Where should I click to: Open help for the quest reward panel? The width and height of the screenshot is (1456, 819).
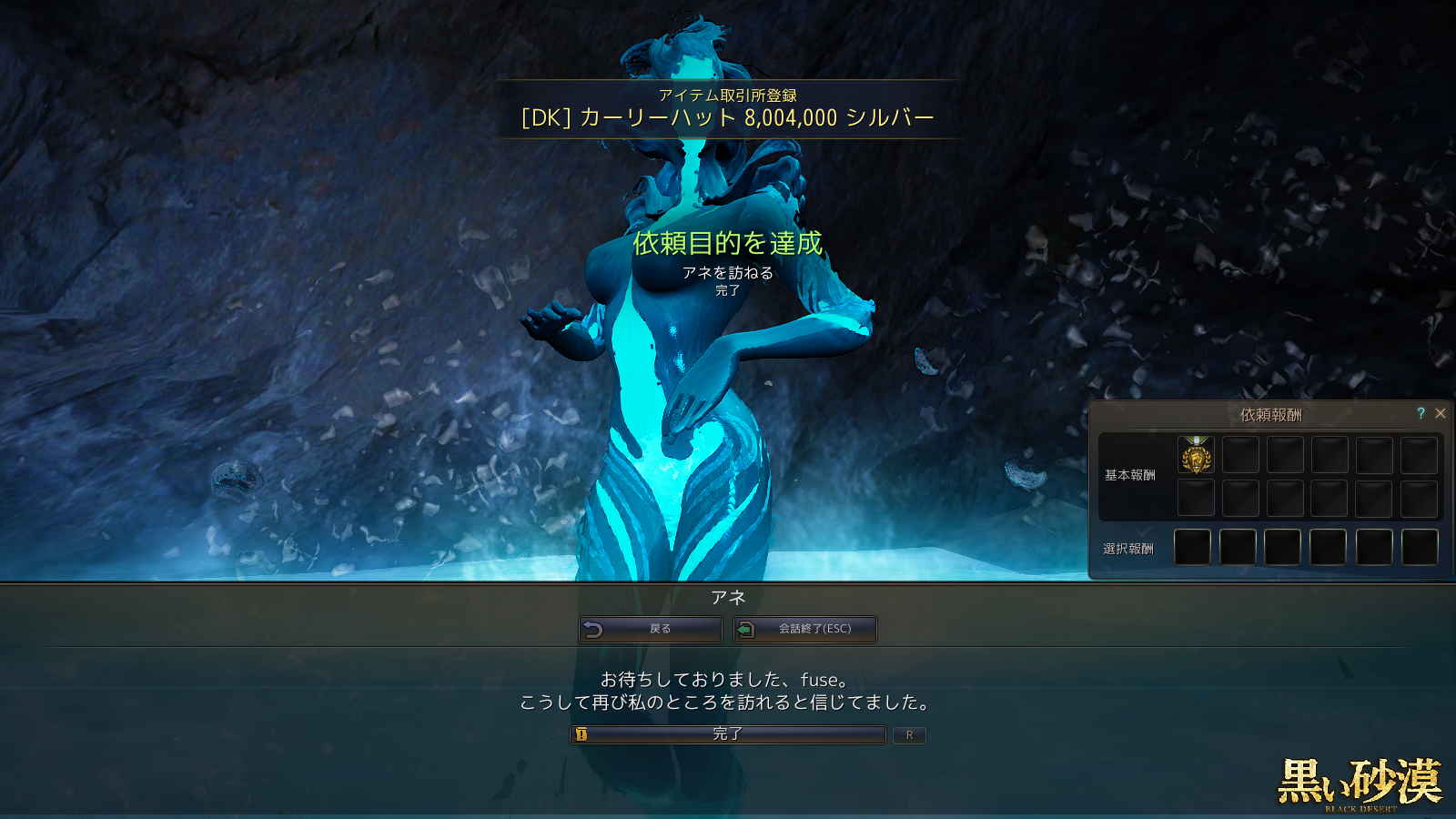pos(1421,413)
